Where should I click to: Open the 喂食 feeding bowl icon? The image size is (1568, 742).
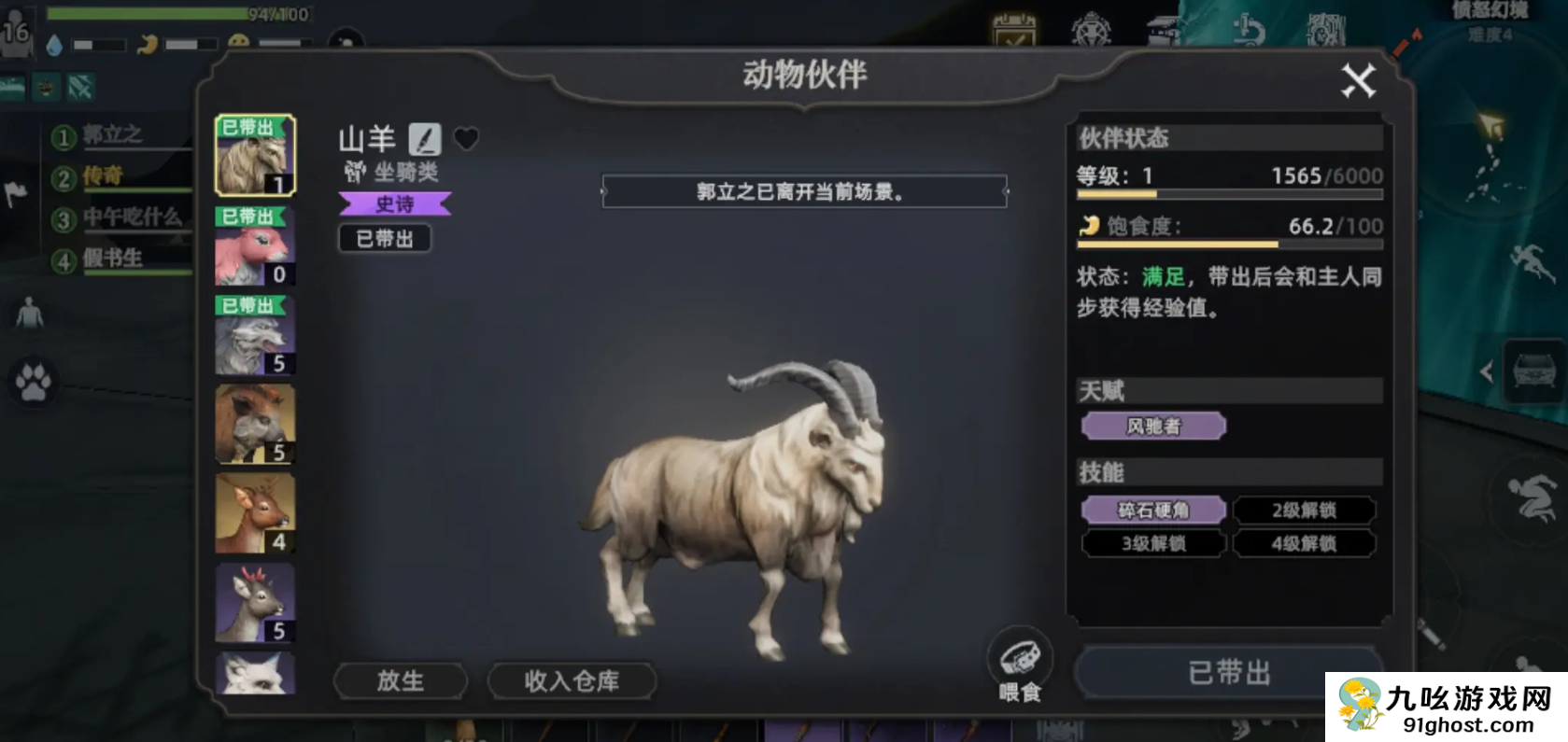coord(1022,655)
